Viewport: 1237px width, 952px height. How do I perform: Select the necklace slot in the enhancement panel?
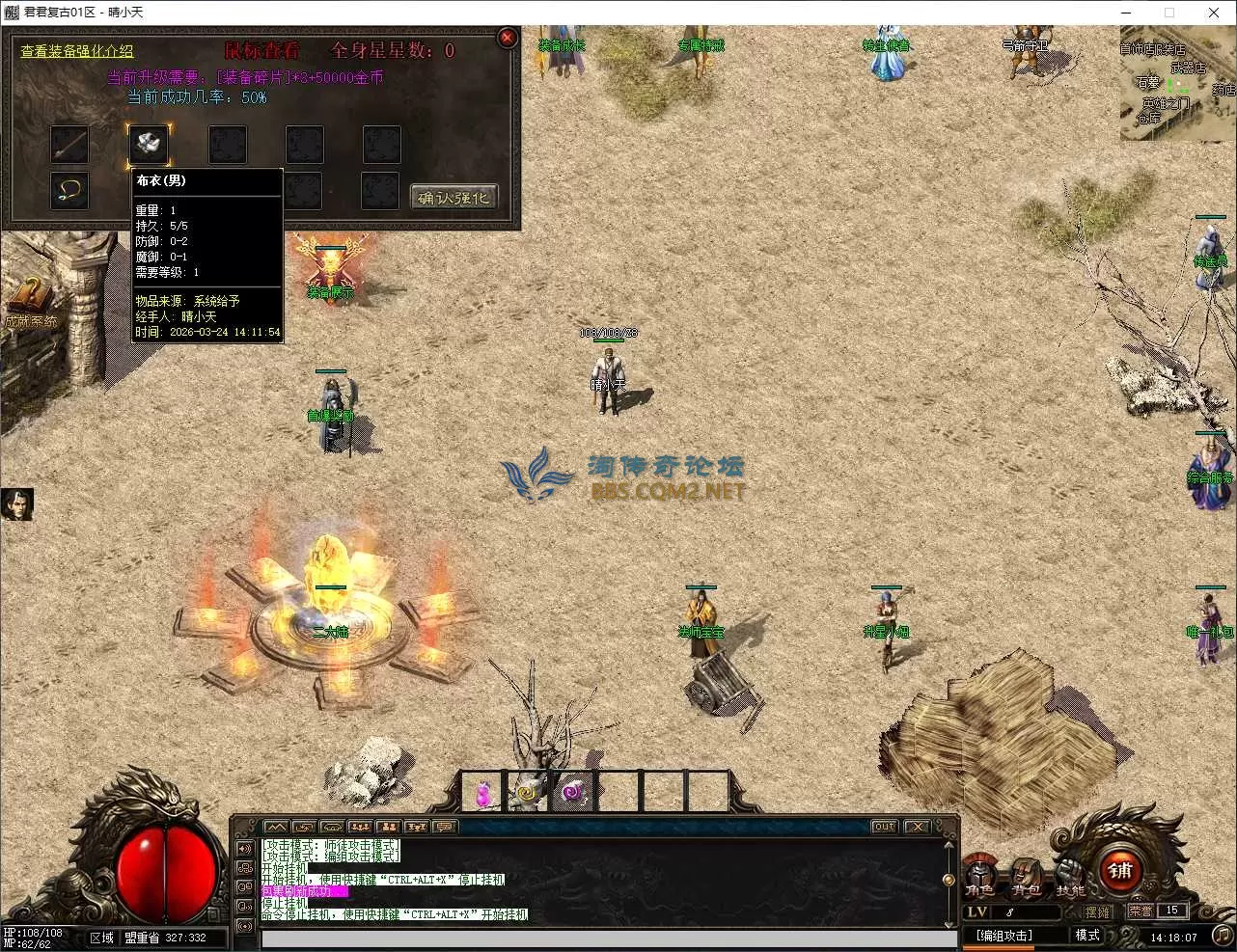[x=69, y=191]
